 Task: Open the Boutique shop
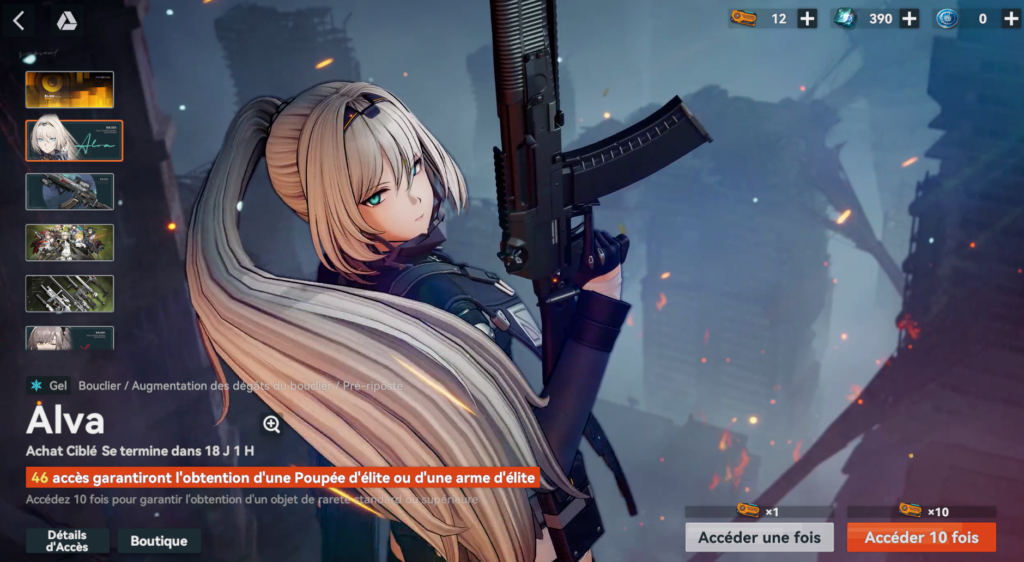tap(159, 541)
